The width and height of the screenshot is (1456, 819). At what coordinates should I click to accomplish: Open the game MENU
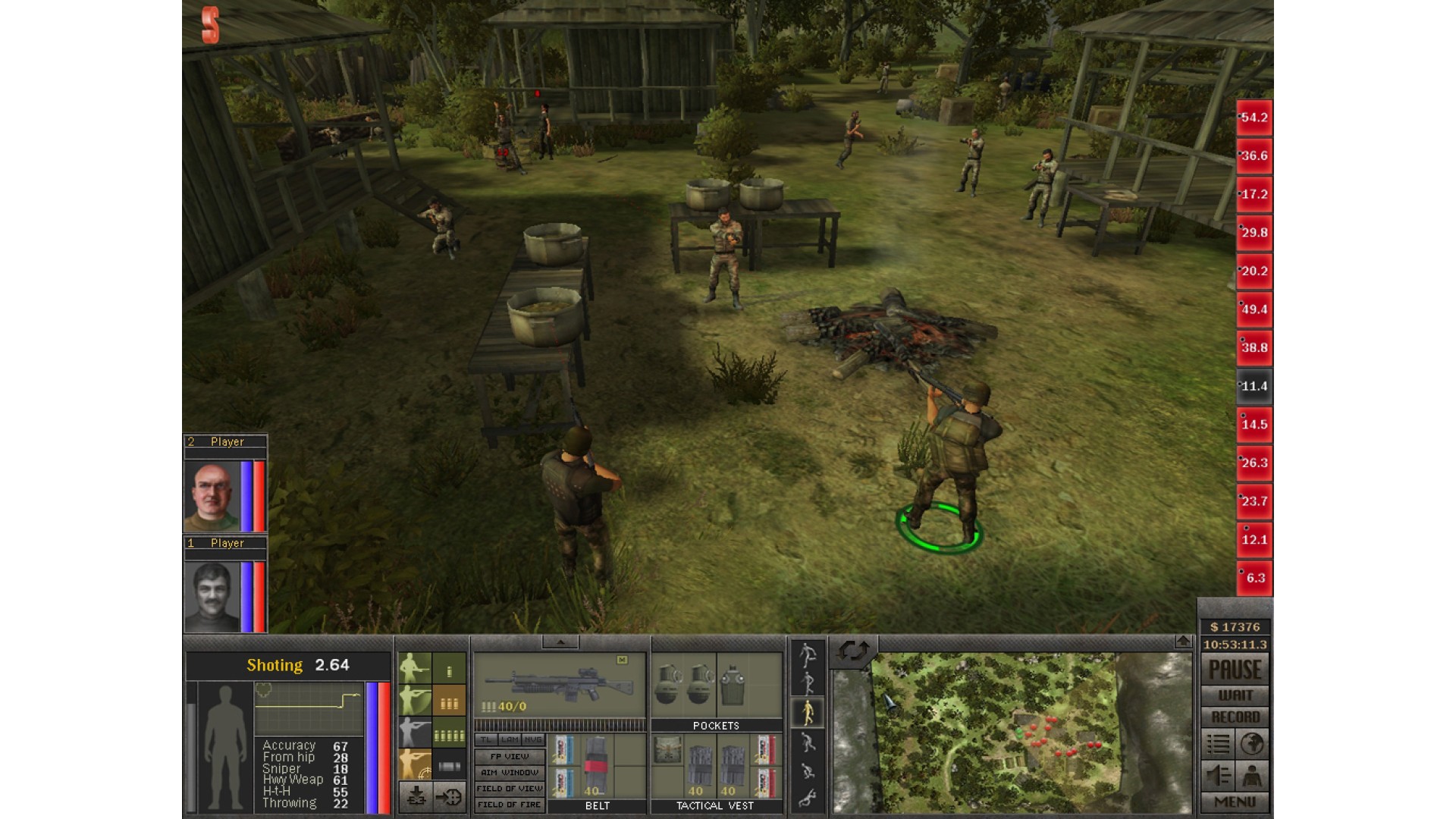(x=1235, y=802)
